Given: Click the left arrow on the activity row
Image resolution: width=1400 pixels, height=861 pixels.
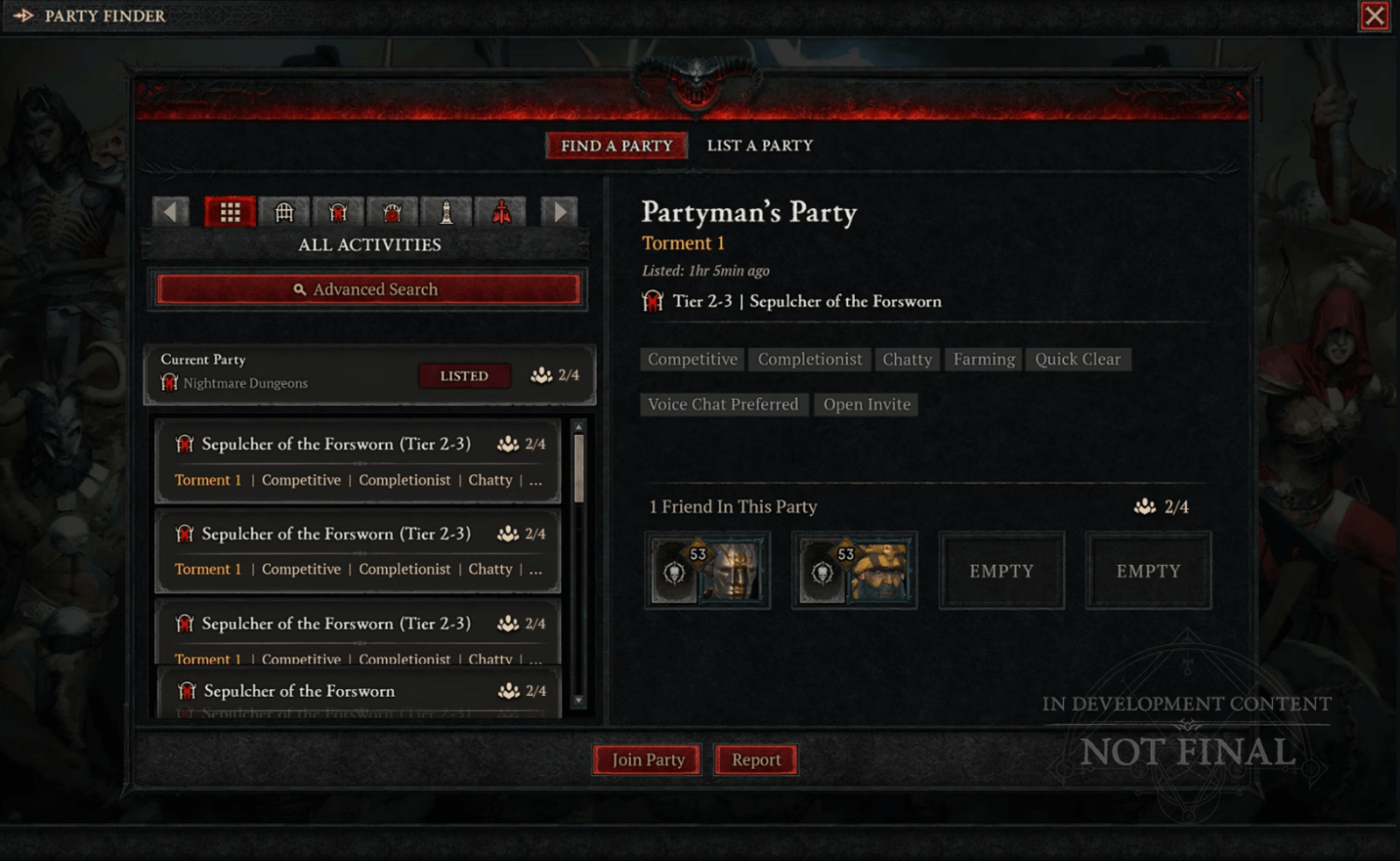Looking at the screenshot, I should [170, 211].
